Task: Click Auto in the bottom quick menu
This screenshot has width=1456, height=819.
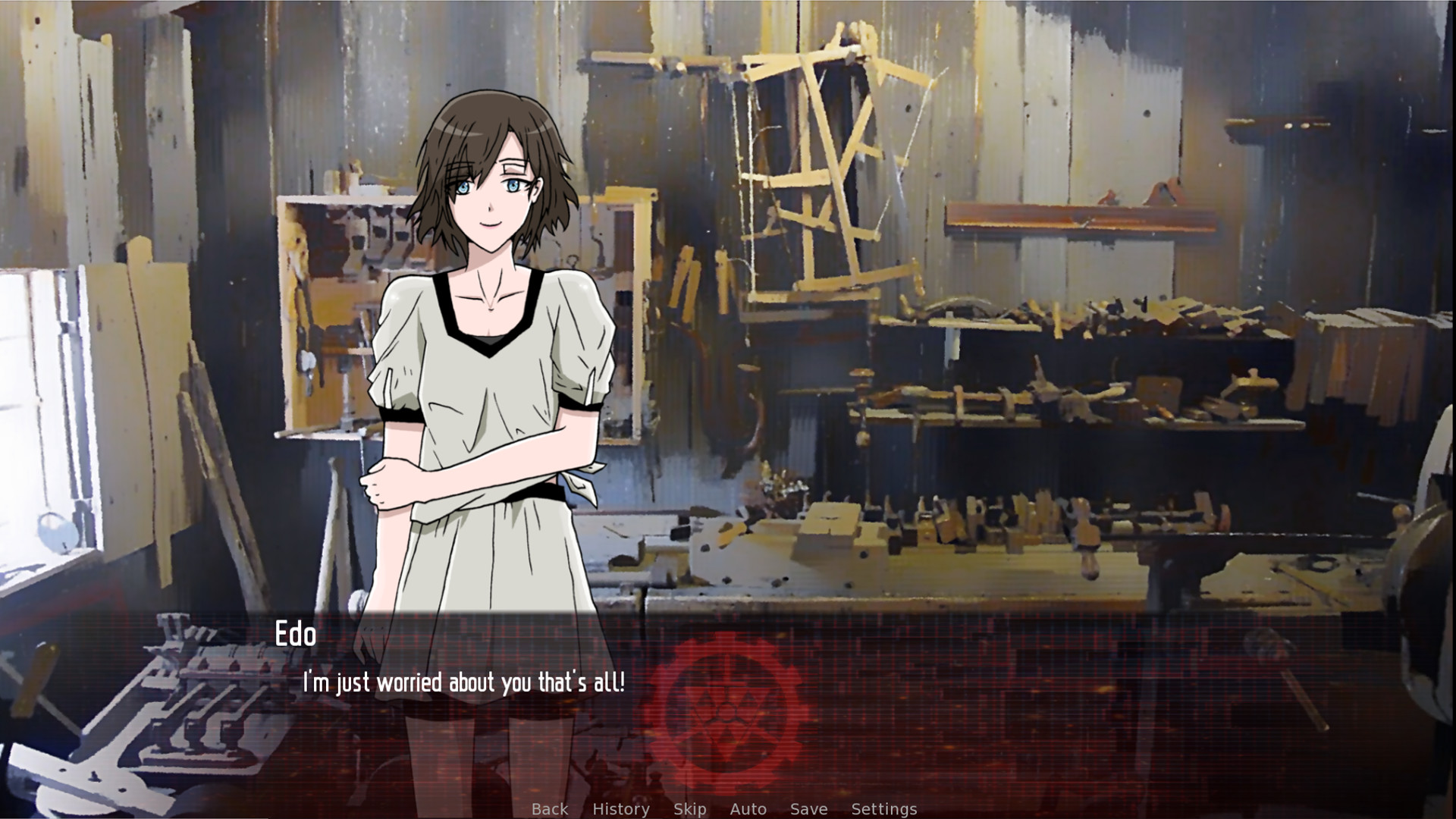Action: point(748,808)
